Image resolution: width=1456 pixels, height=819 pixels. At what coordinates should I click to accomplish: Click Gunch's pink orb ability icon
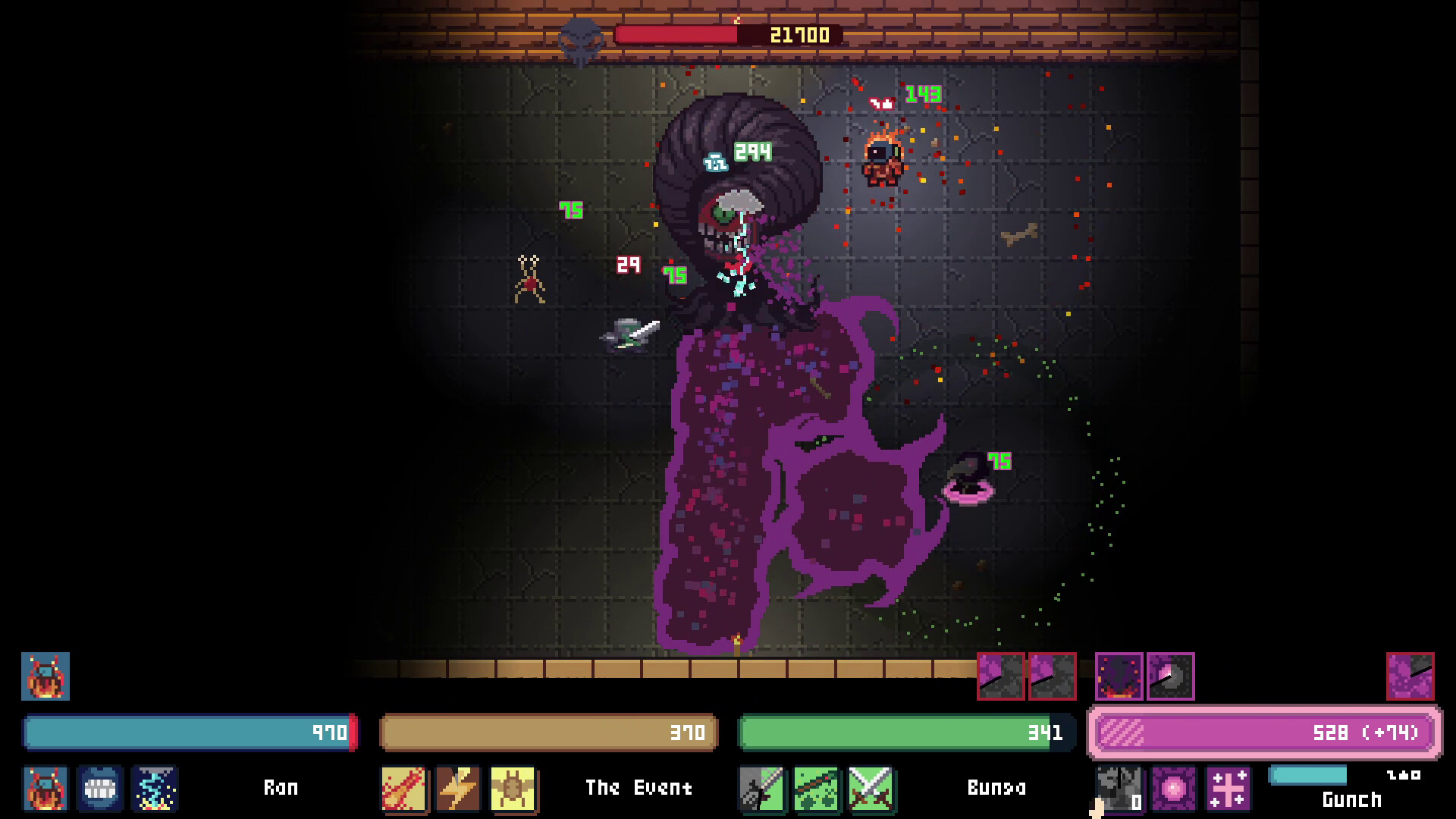click(1175, 789)
